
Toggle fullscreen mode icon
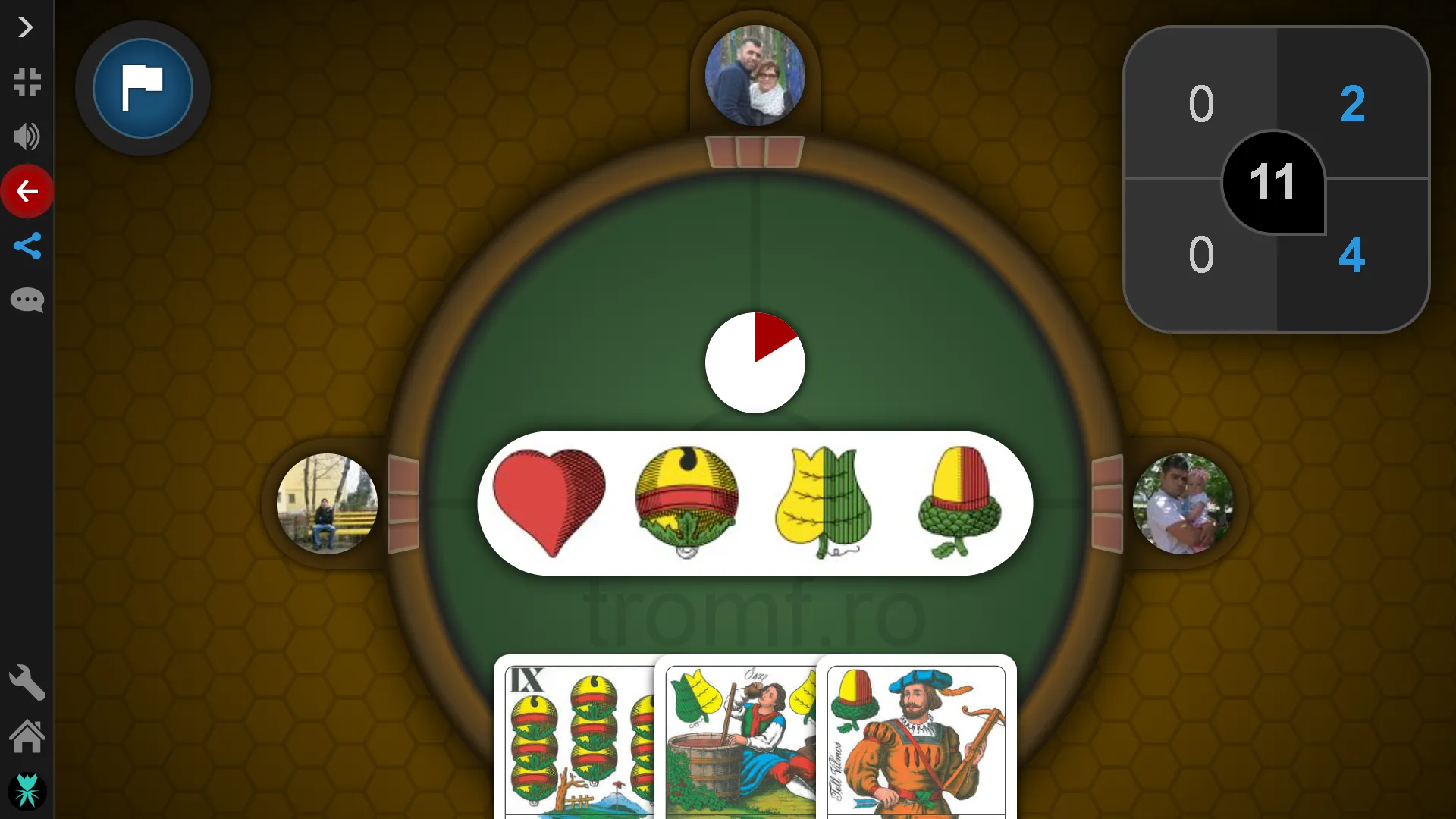(x=27, y=82)
